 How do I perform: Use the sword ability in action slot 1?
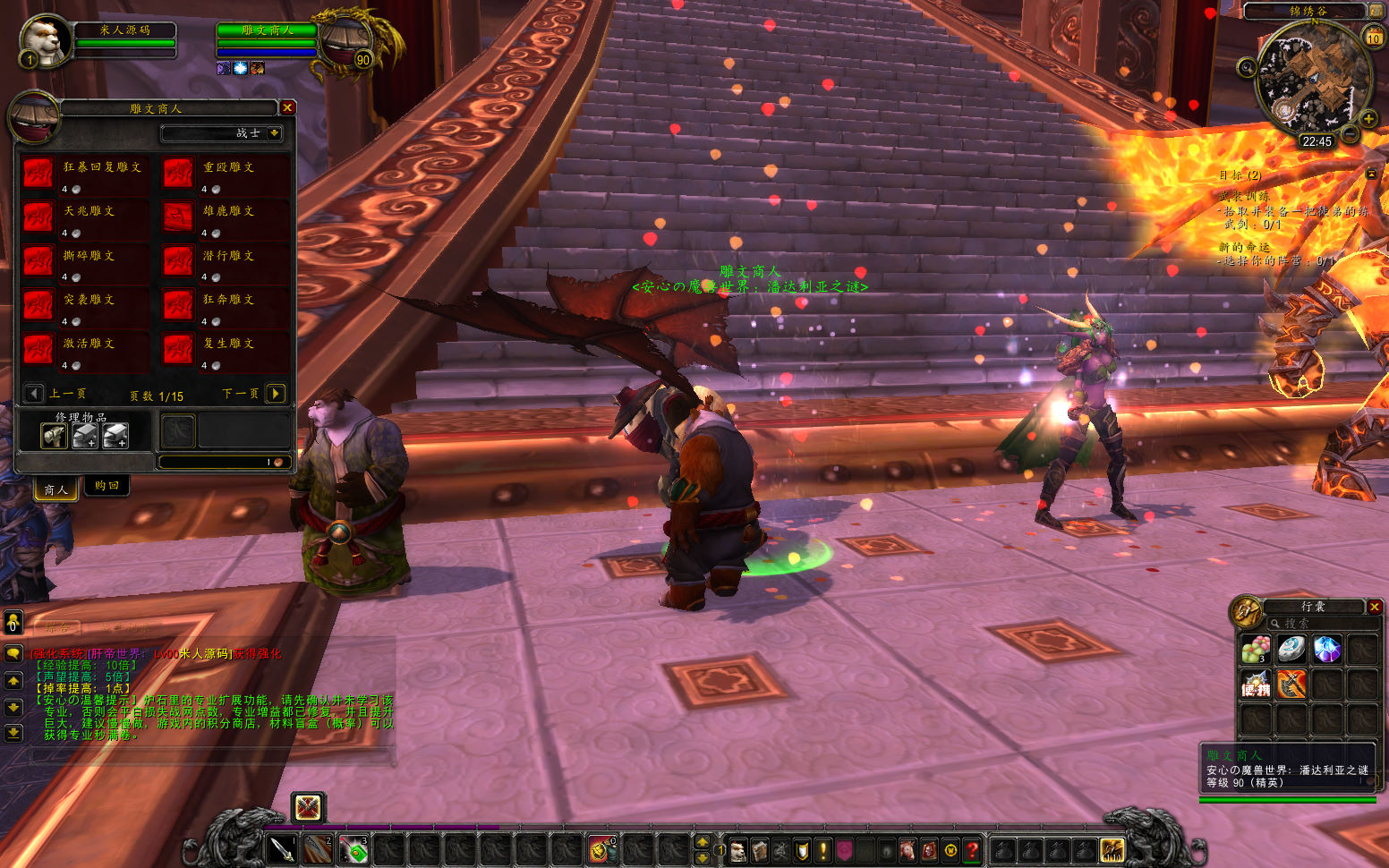pos(282,848)
